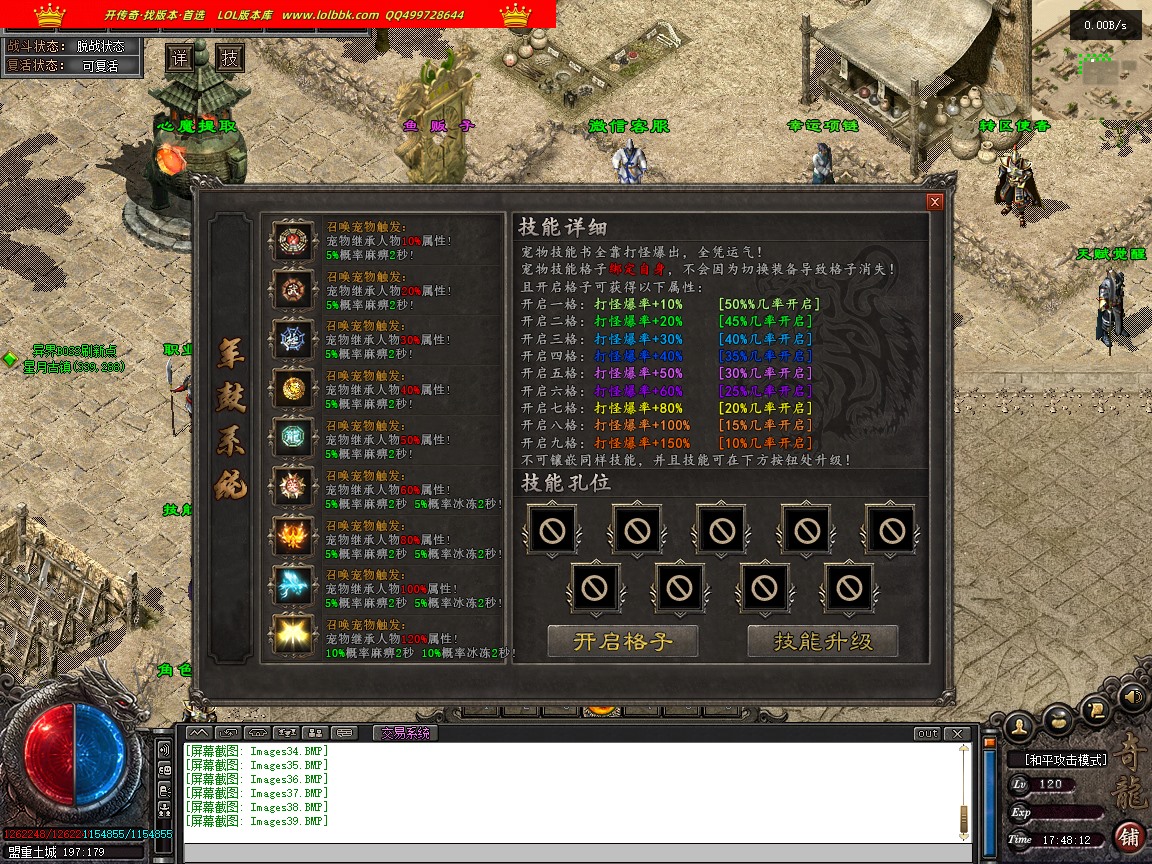The image size is (1152, 864).
Task: Switch the 和平攻击模式 attack mode
Action: [1065, 760]
